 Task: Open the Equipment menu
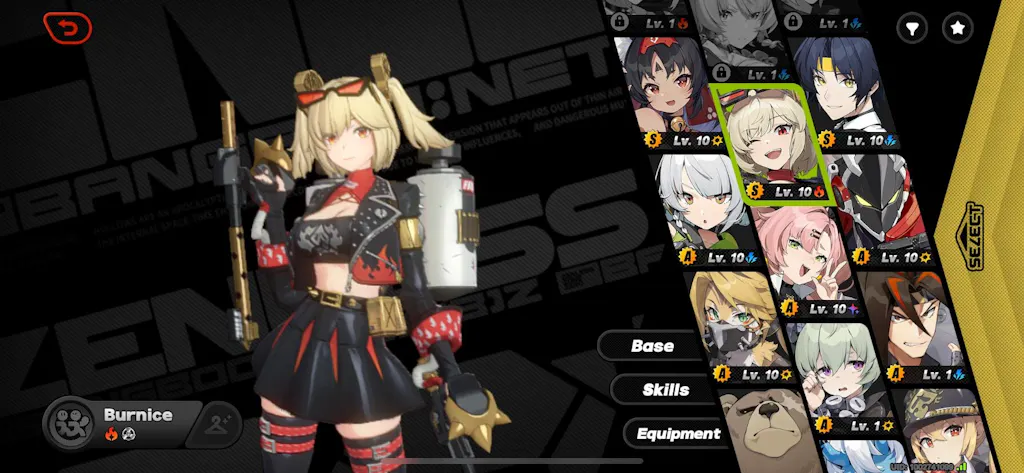tap(676, 433)
